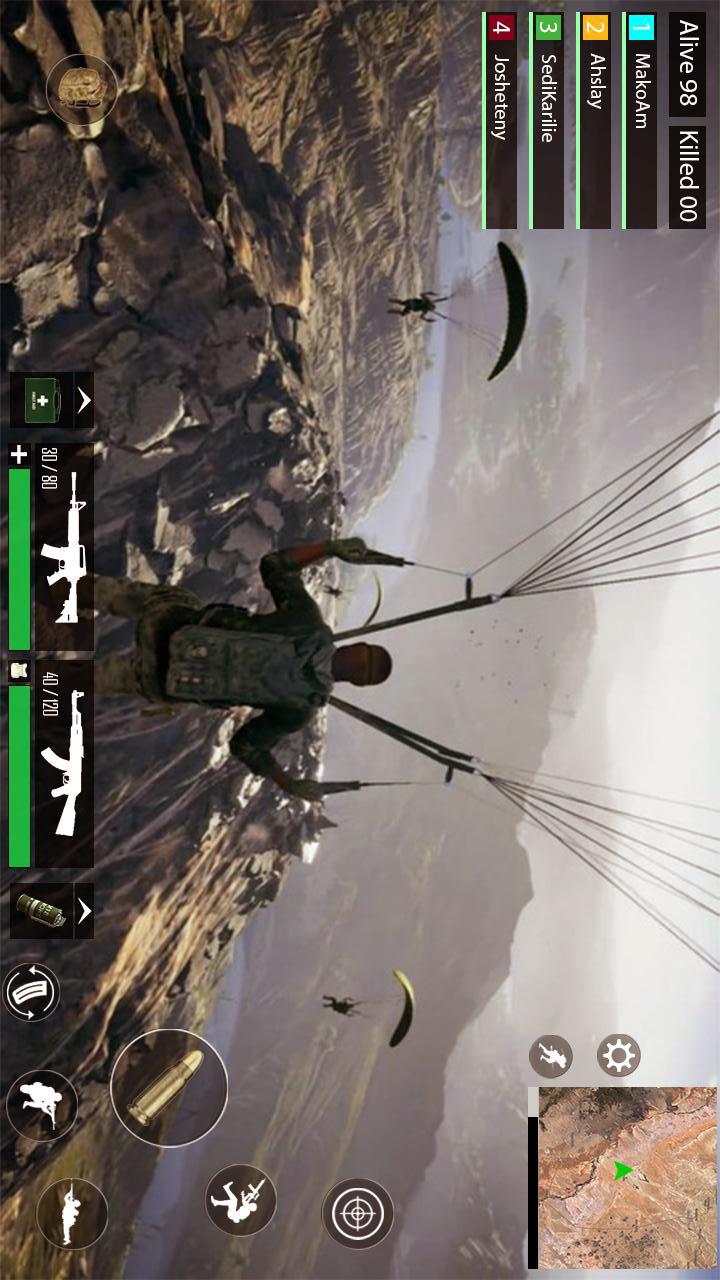Select teammate MakoAm in squad list

coord(641,120)
